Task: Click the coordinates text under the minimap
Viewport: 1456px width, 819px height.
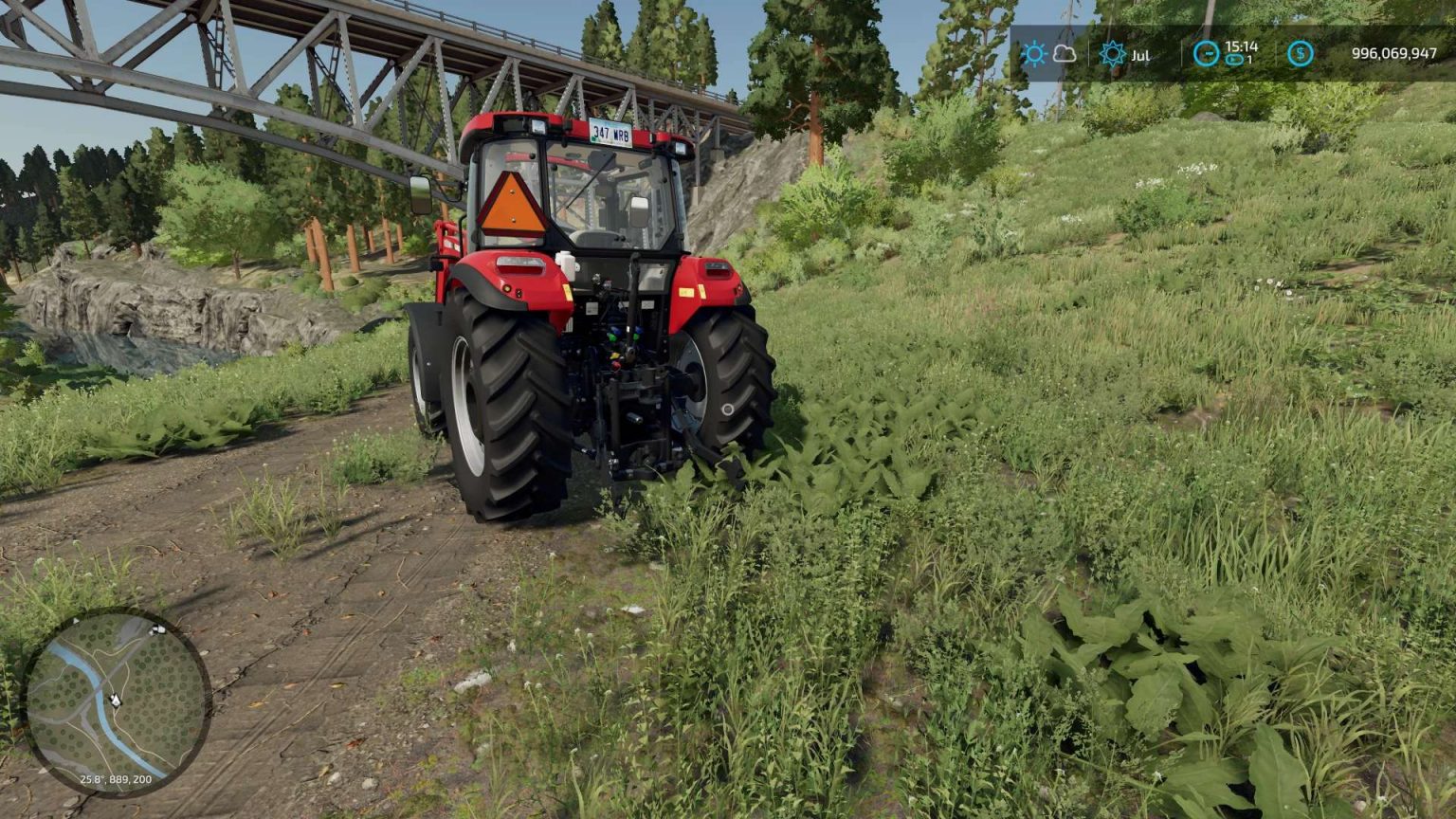Action: [x=116, y=778]
